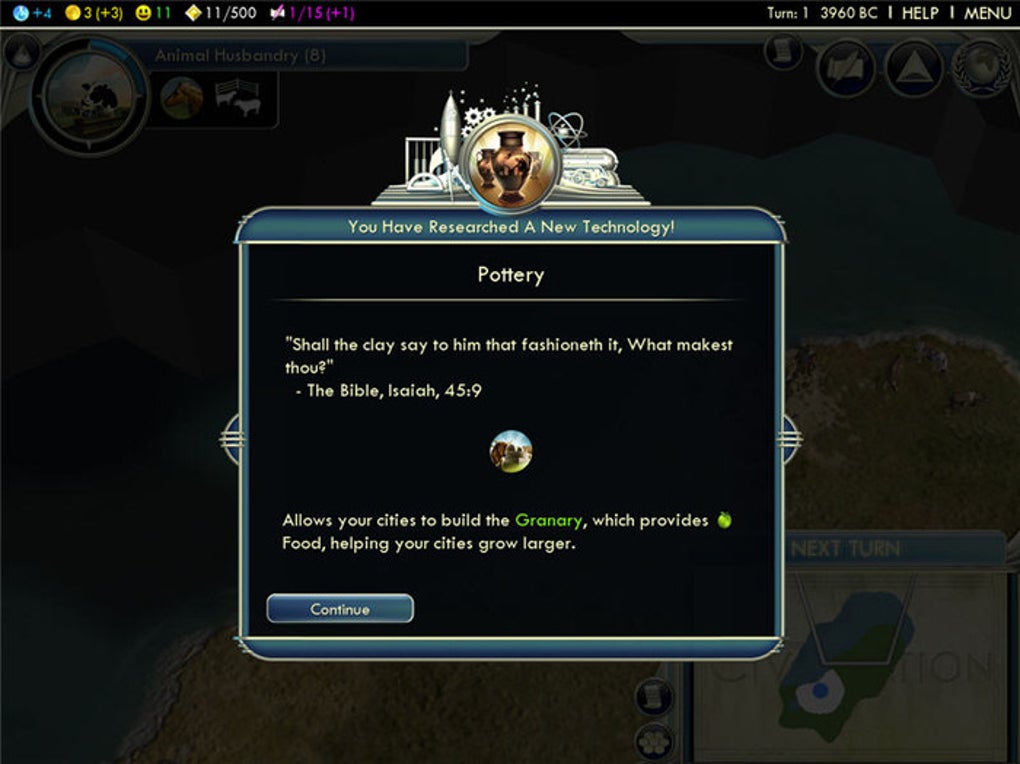
Task: Open the globe icon in top-right corner
Action: (982, 69)
